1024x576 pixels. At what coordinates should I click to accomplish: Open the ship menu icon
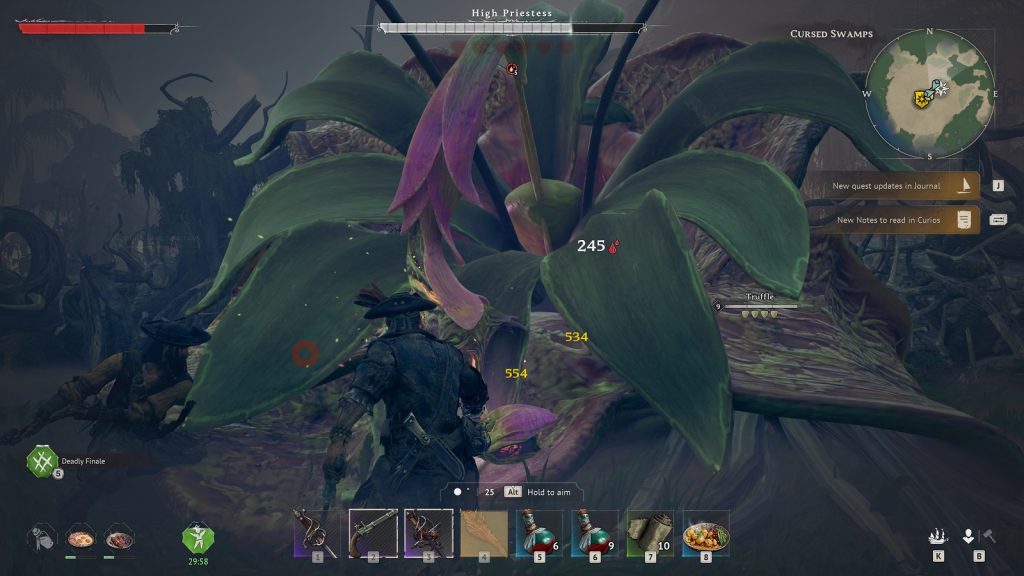938,536
